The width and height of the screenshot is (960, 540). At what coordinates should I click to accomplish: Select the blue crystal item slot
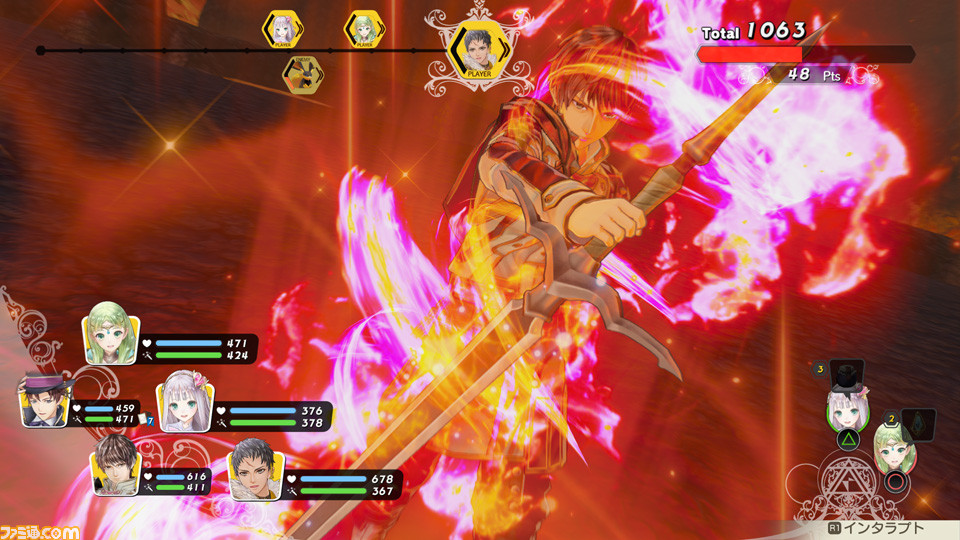[917, 422]
